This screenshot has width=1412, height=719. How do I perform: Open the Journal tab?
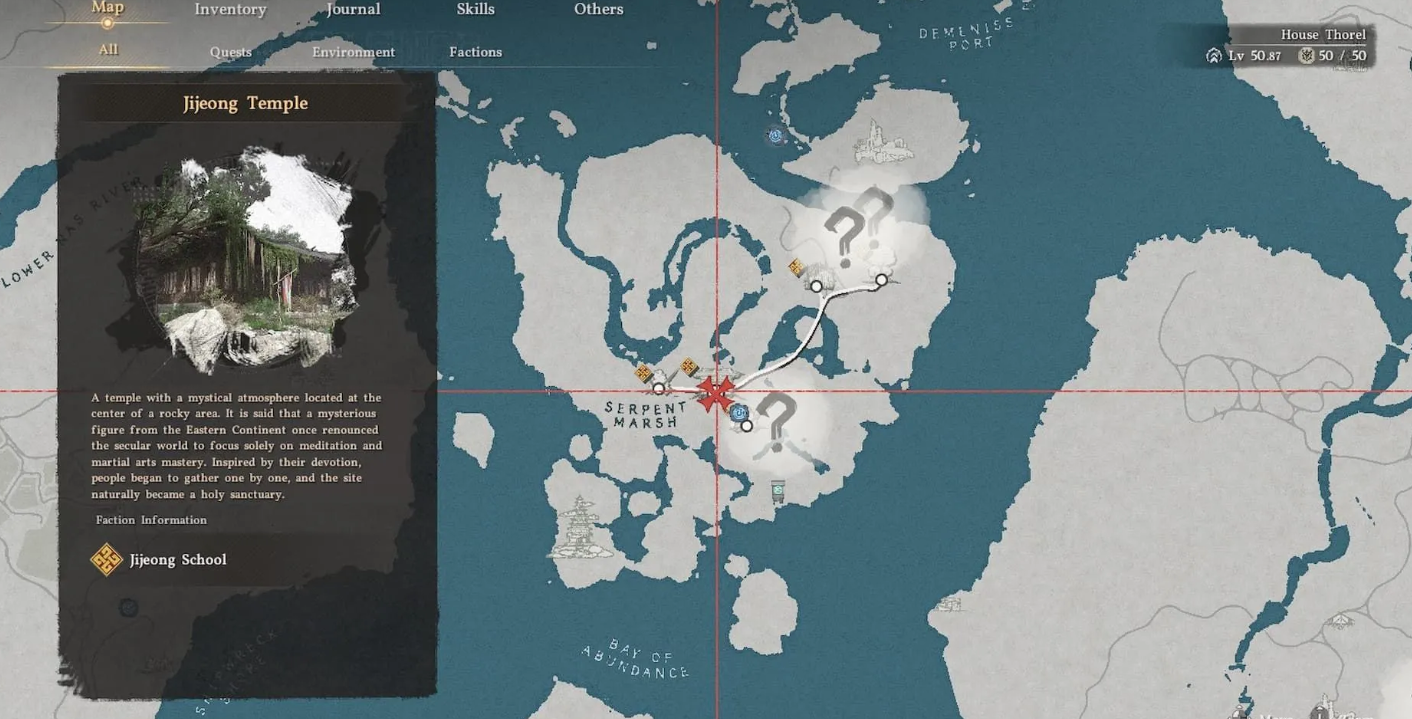353,10
